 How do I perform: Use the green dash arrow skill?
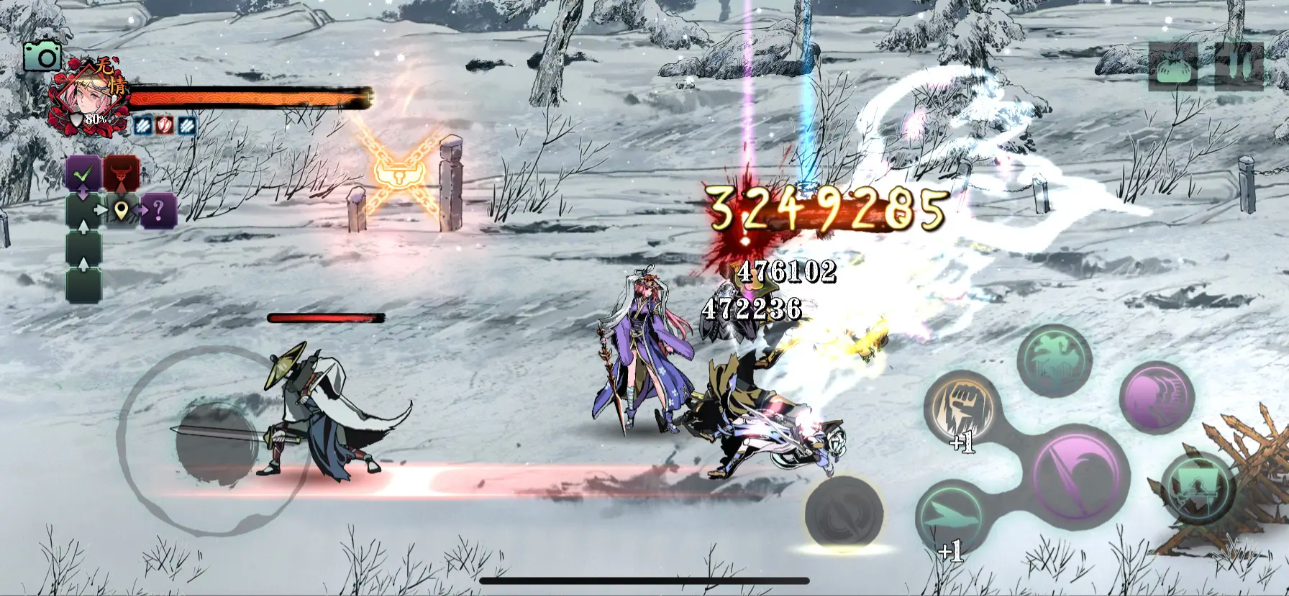tap(954, 516)
